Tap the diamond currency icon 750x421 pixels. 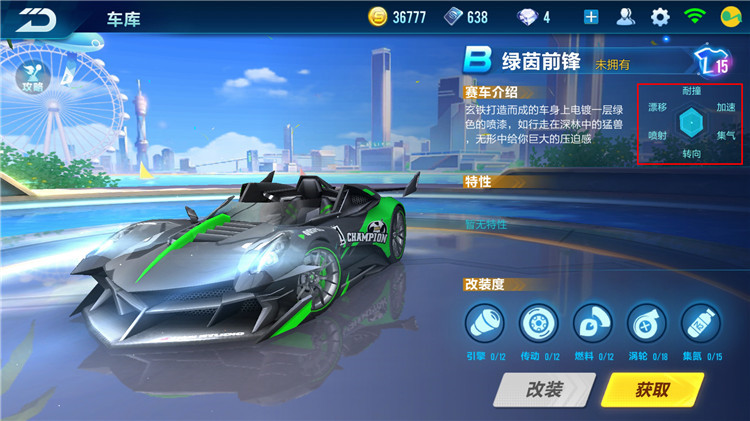tap(523, 17)
